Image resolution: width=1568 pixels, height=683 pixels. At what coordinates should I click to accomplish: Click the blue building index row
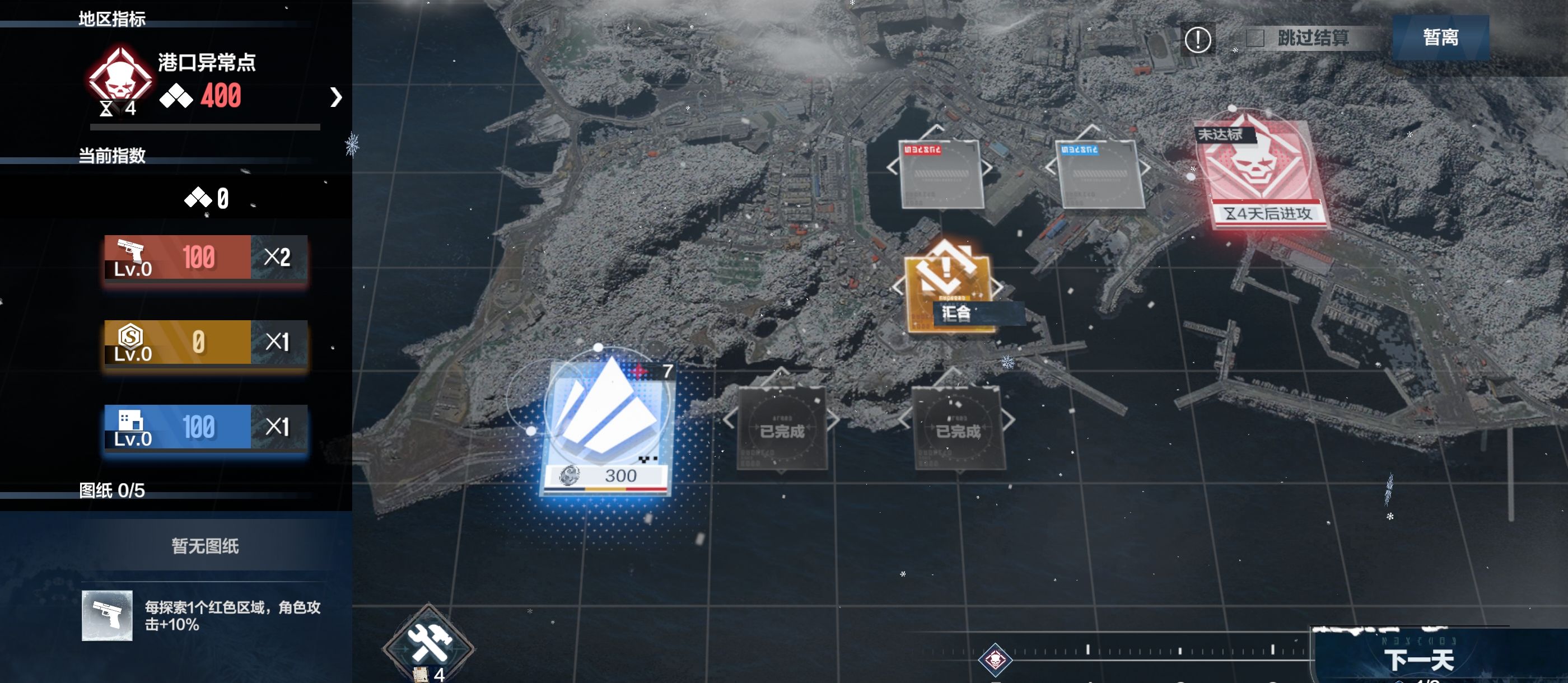pyautogui.click(x=205, y=427)
